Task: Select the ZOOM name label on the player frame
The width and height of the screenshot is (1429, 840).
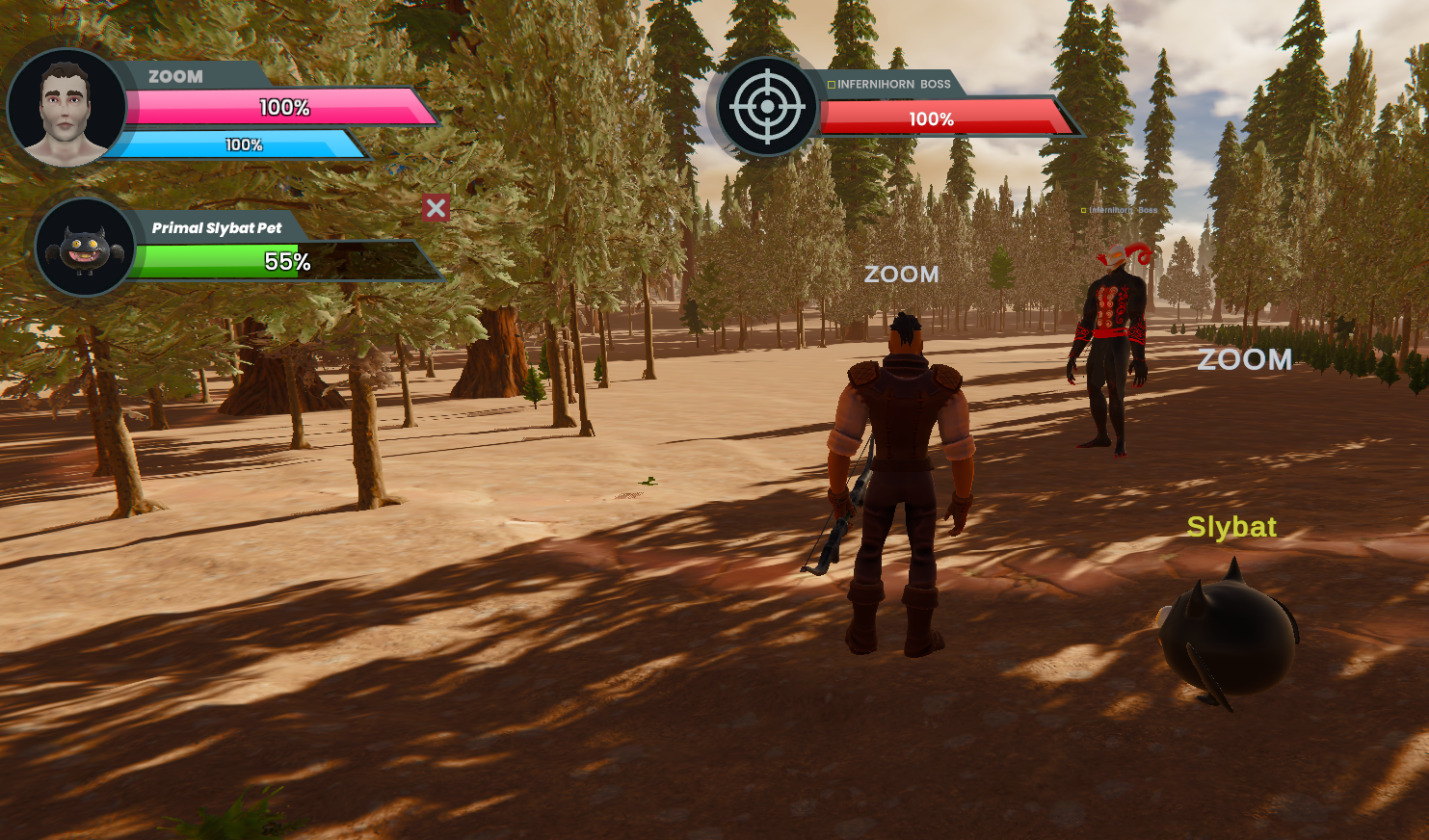Action: [x=174, y=77]
